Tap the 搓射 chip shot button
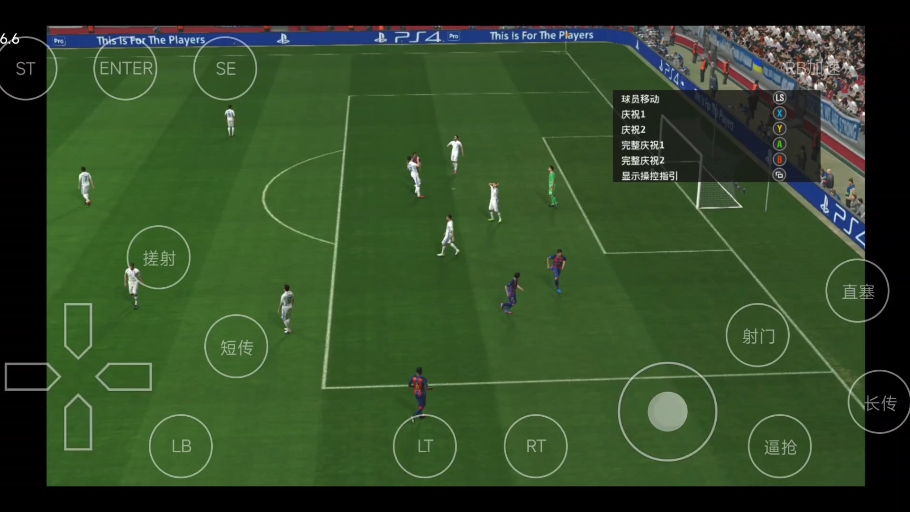 pos(159,258)
